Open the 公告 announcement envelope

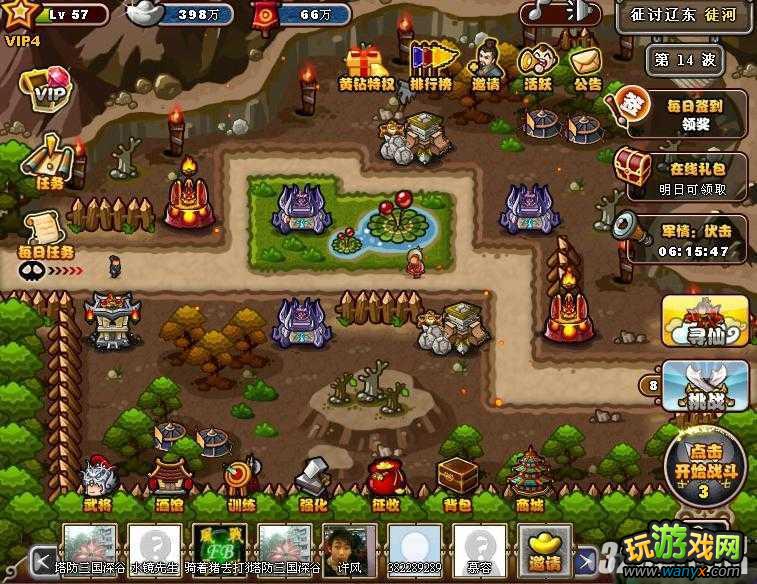tap(586, 66)
